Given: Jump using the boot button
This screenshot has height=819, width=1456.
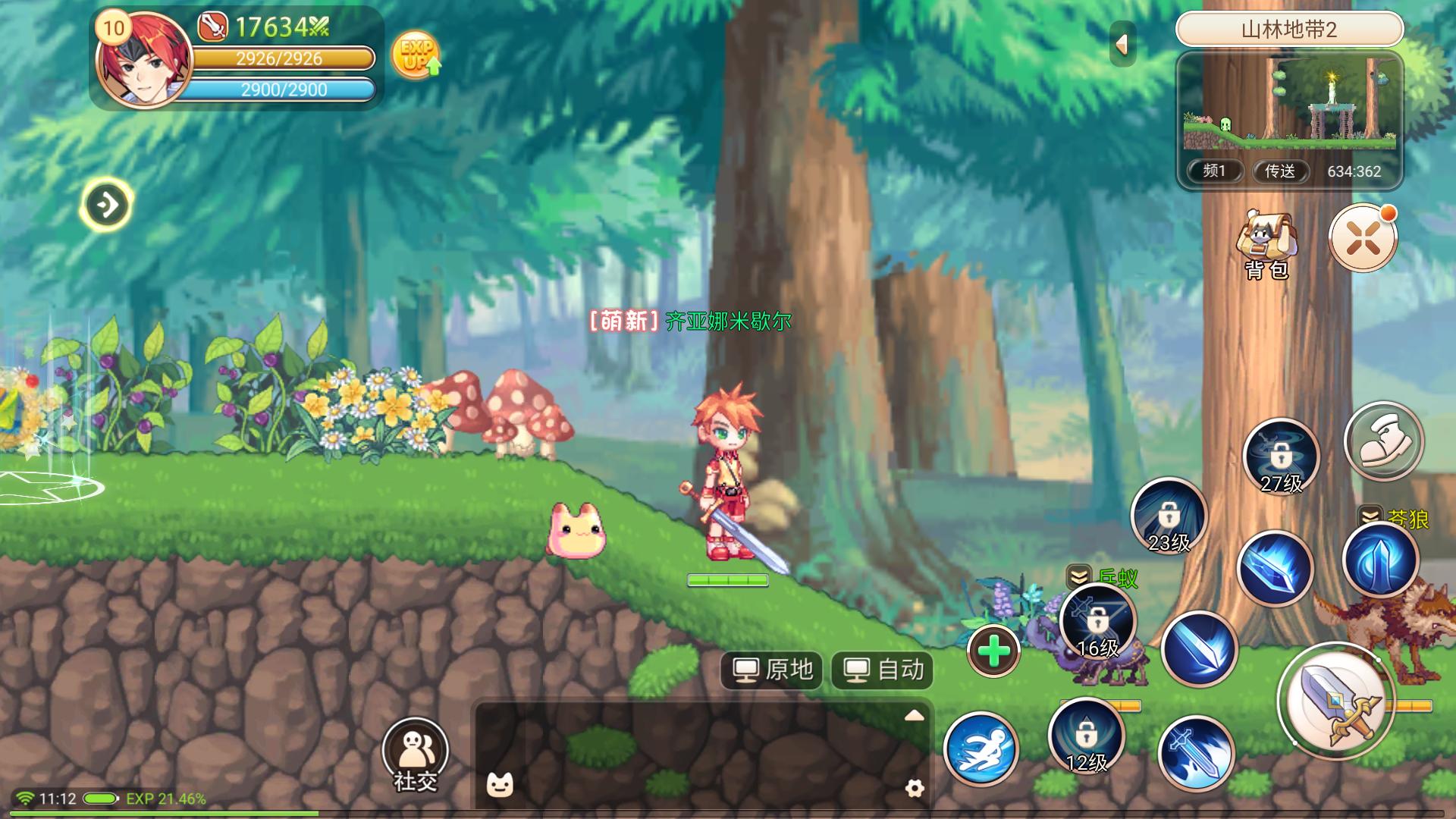Looking at the screenshot, I should pyautogui.click(x=1383, y=441).
